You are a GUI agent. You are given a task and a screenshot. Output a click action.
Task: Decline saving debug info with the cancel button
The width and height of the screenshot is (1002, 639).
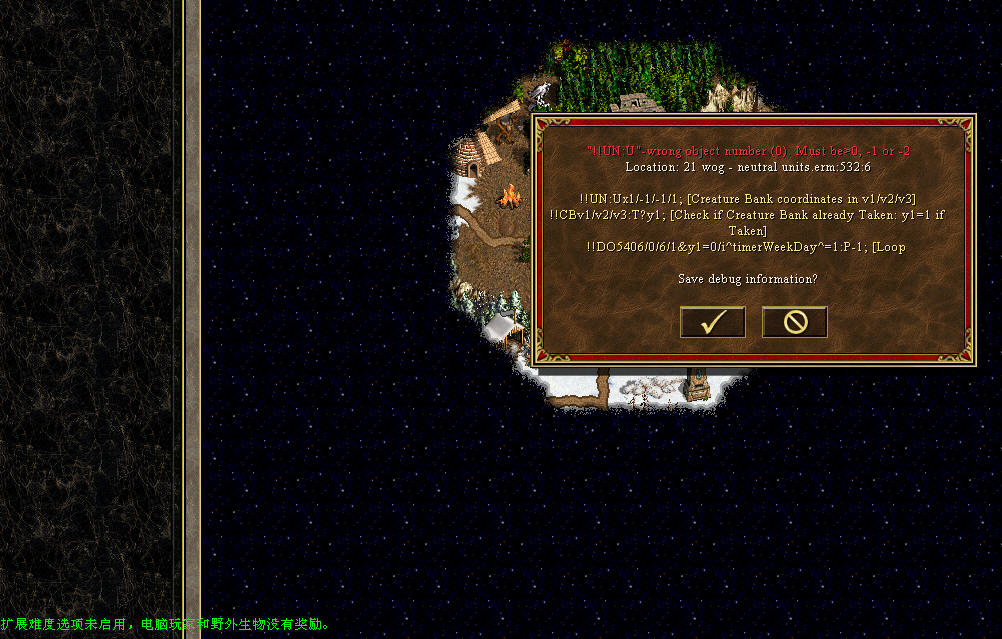point(794,322)
